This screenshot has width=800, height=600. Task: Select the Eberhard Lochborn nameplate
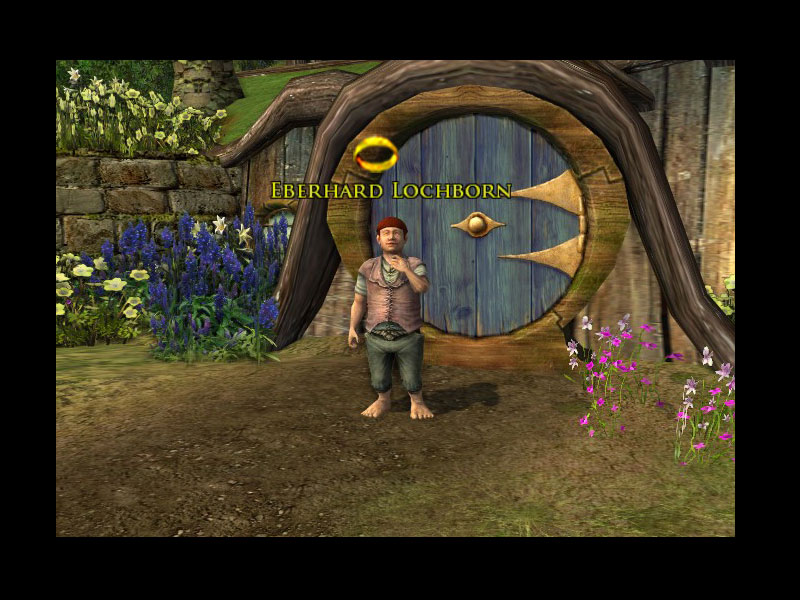click(x=391, y=190)
